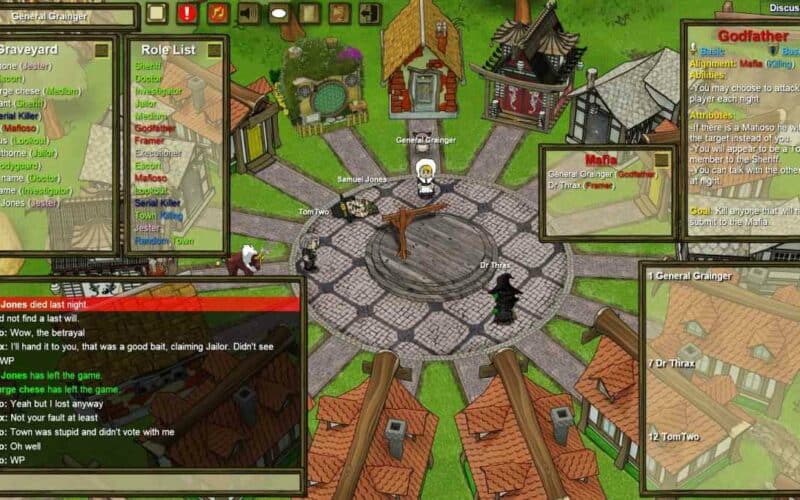The height and width of the screenshot is (500, 800).
Task: Collapse the Graveyard panel
Action: 102,49
